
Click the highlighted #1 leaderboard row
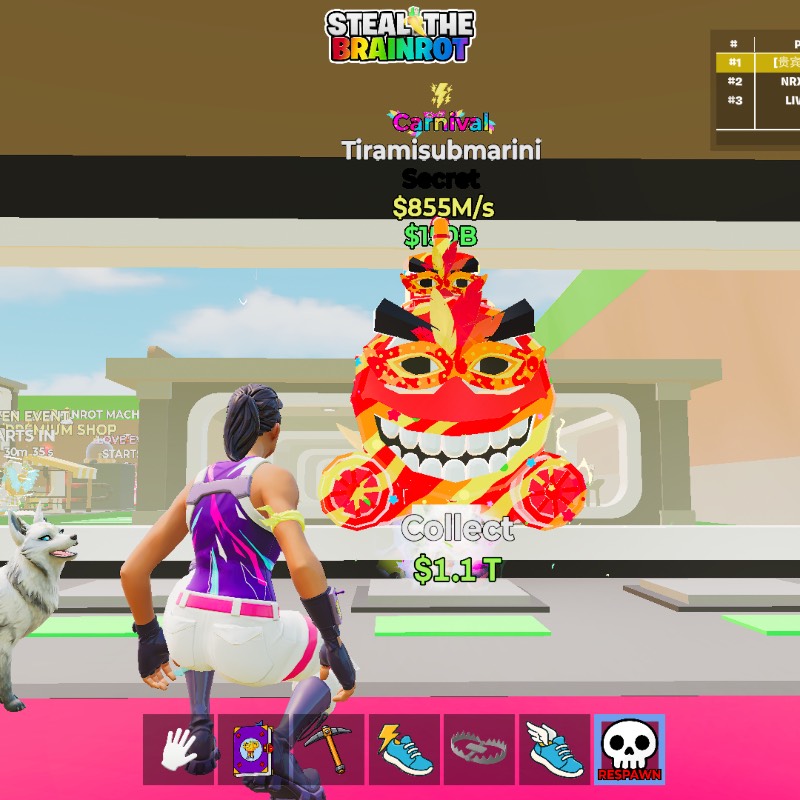tap(762, 62)
